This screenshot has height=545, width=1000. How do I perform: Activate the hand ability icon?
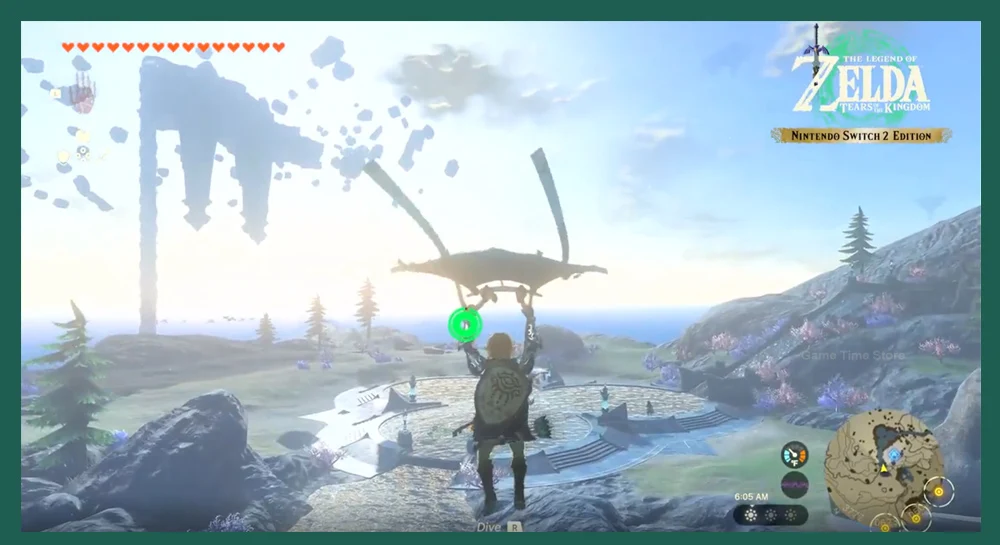coord(83,97)
